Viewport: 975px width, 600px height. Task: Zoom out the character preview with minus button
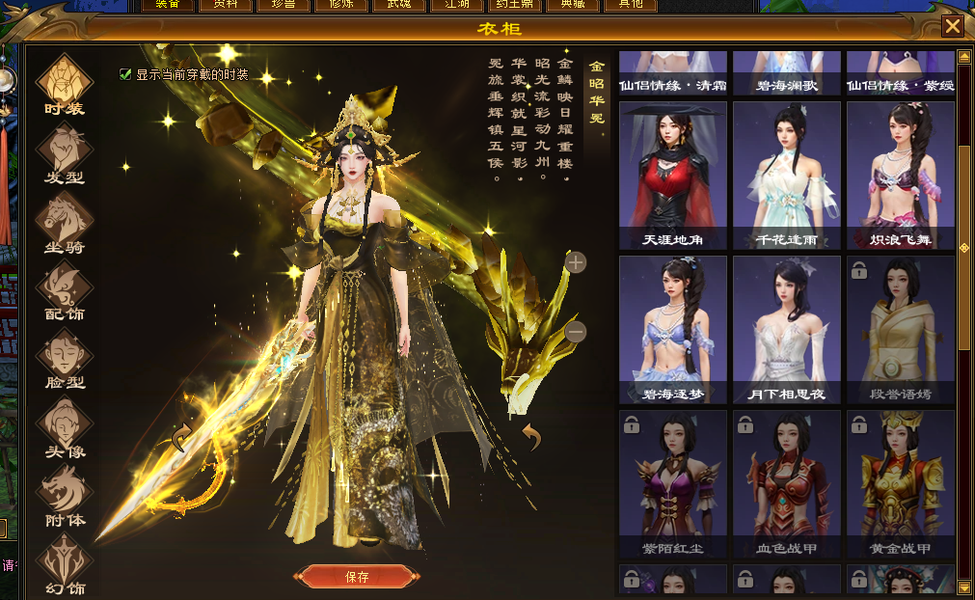coord(575,331)
